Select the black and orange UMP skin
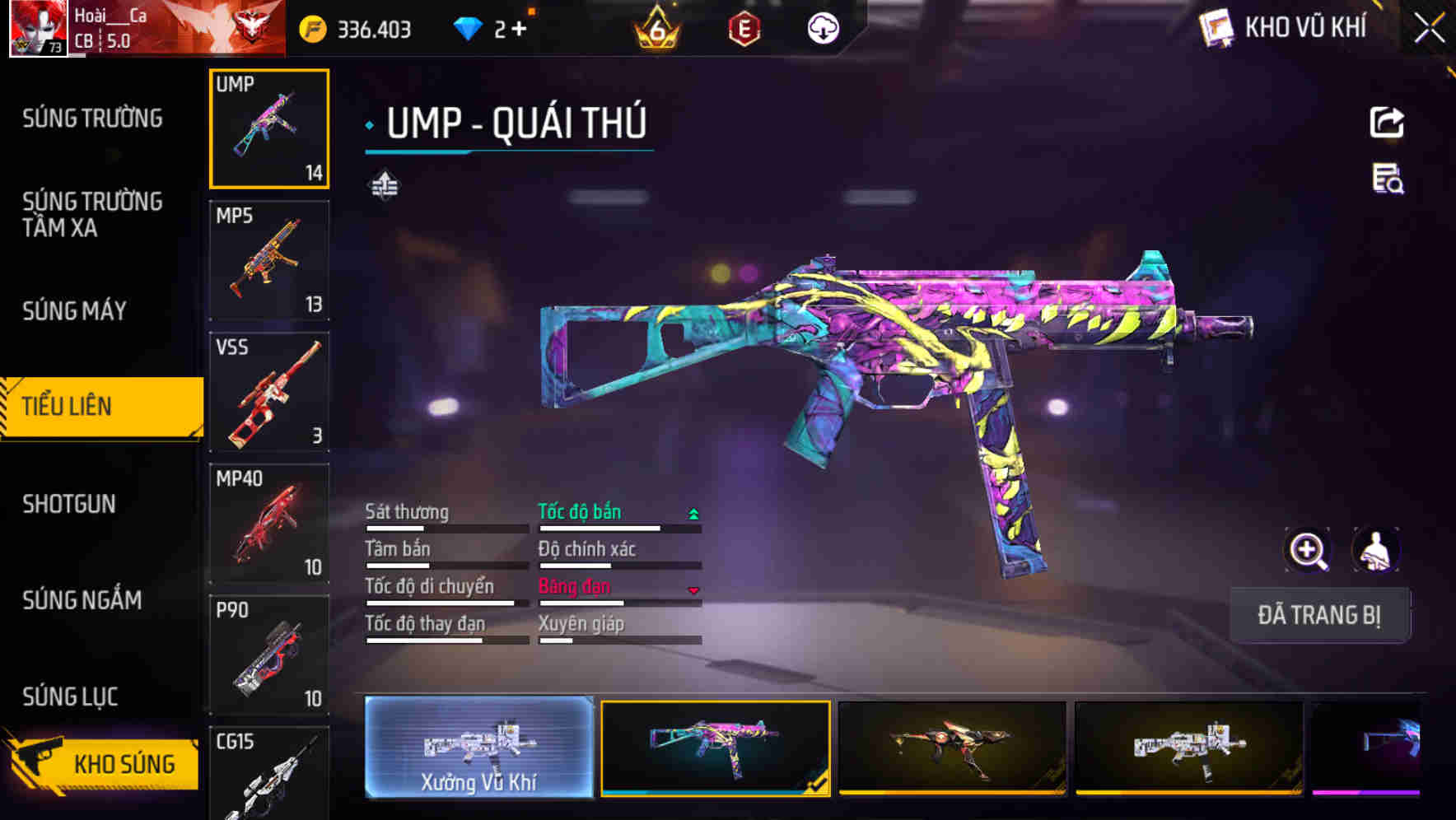The width and height of the screenshot is (1456, 820). point(951,748)
